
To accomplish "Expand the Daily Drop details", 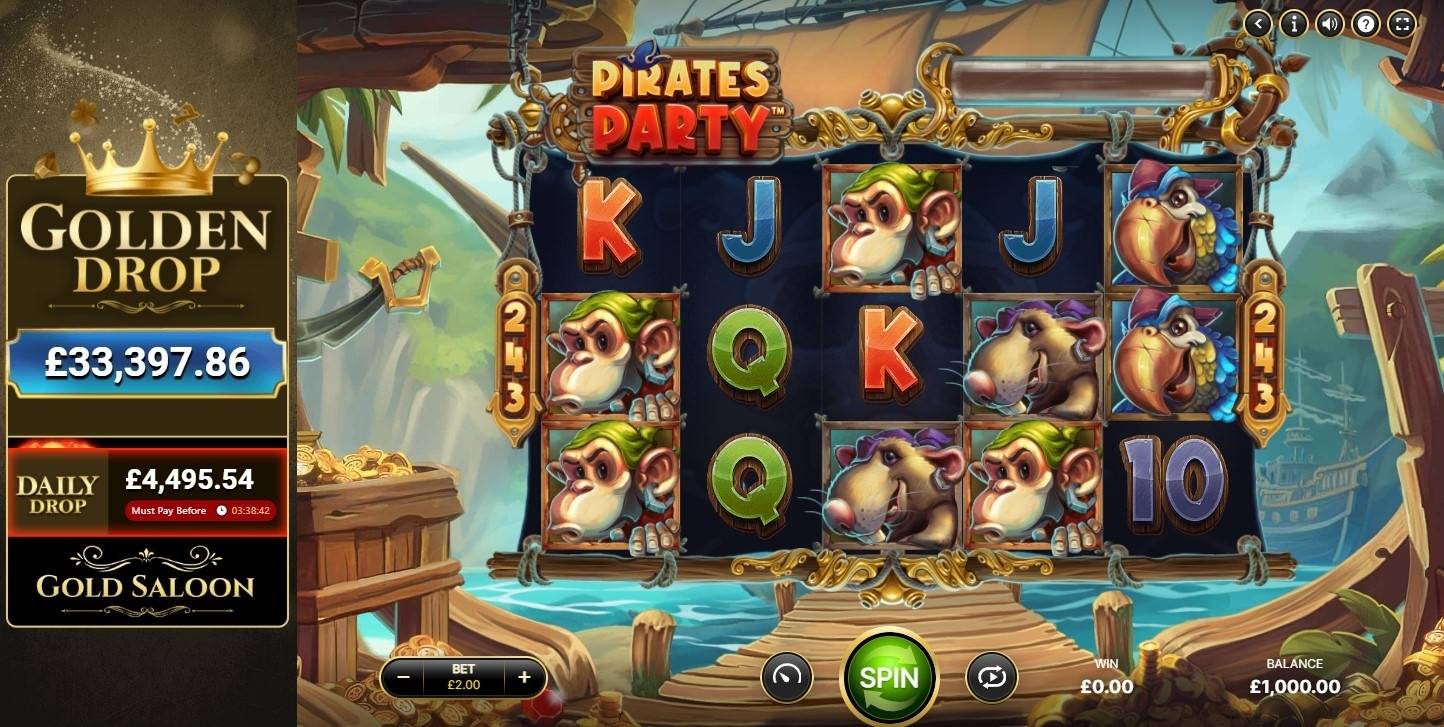I will point(147,490).
